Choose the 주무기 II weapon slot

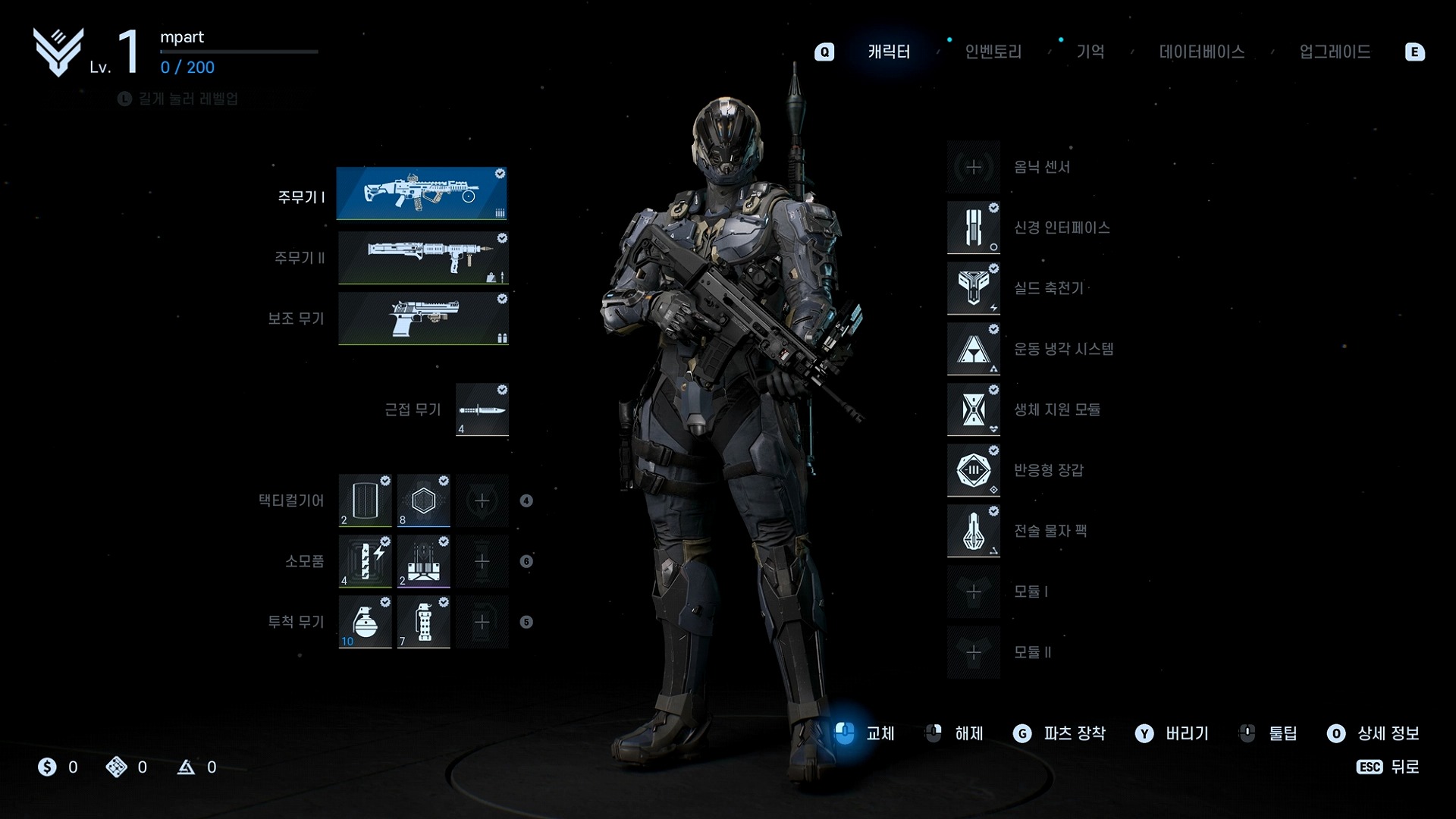(423, 258)
